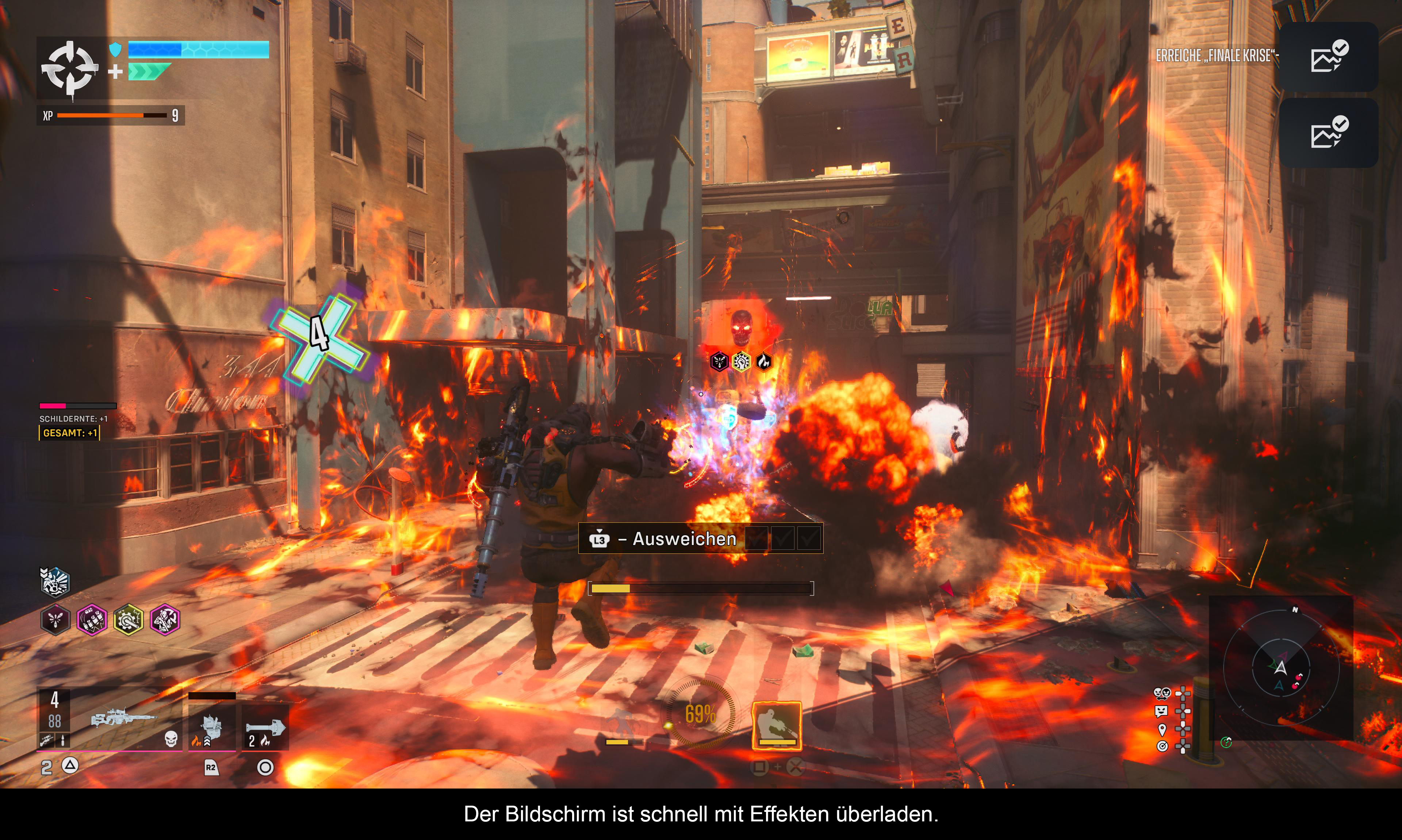Click the shotgun shells perk hexagon
Viewport: 1402px width, 840px height.
(92, 620)
